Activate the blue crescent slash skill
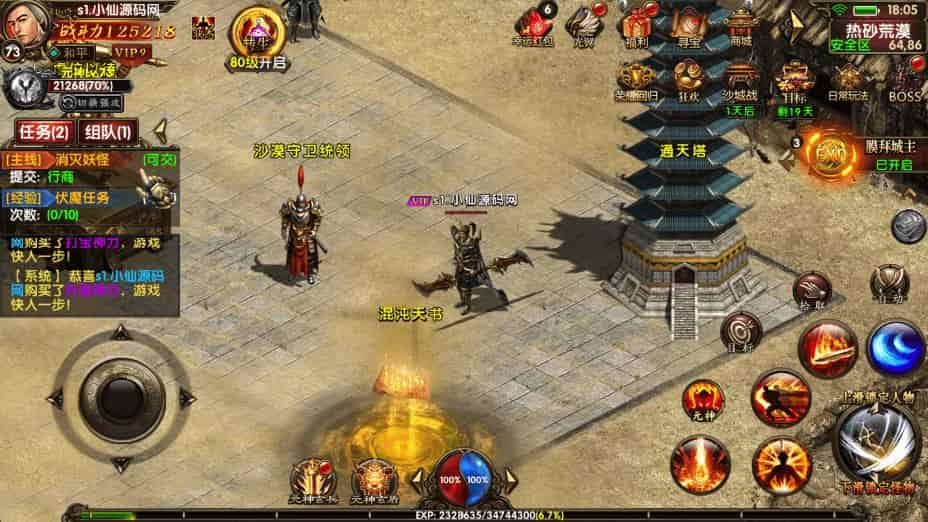928x522 pixels. [x=895, y=348]
